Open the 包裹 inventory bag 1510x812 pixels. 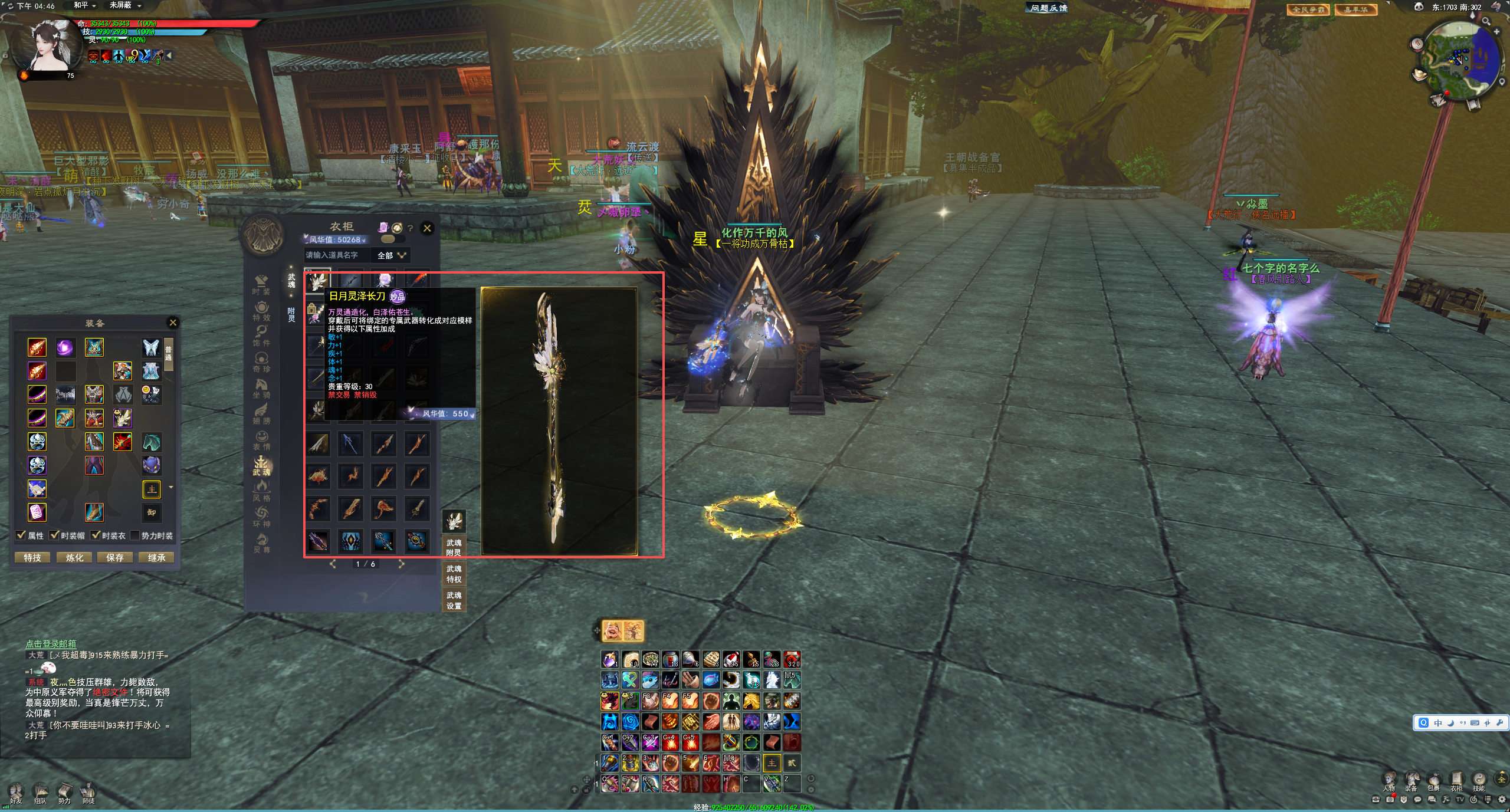tap(1434, 780)
